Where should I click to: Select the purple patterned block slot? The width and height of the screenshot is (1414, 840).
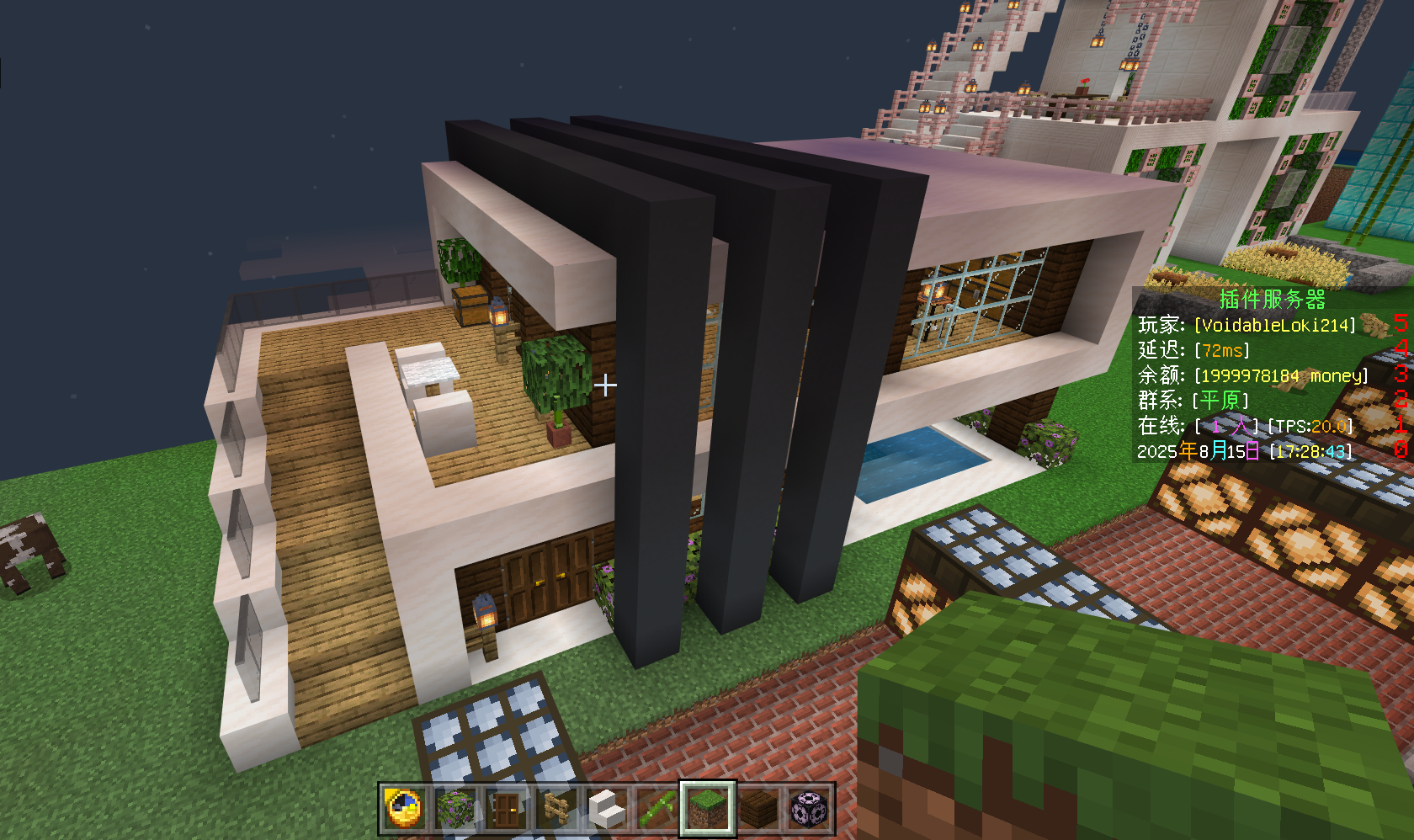[x=809, y=809]
